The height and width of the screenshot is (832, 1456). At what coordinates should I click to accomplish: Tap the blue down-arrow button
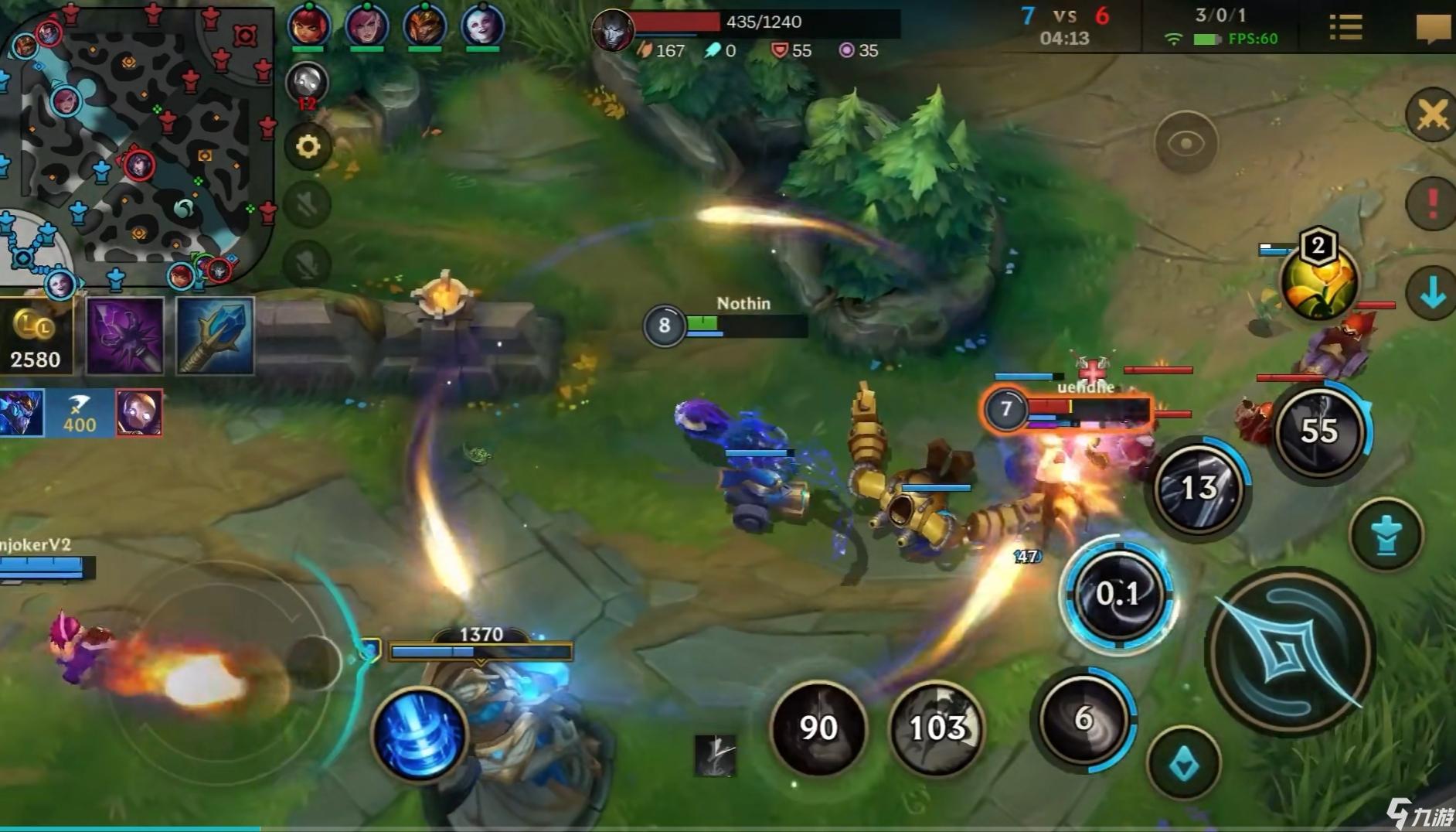(x=1432, y=293)
